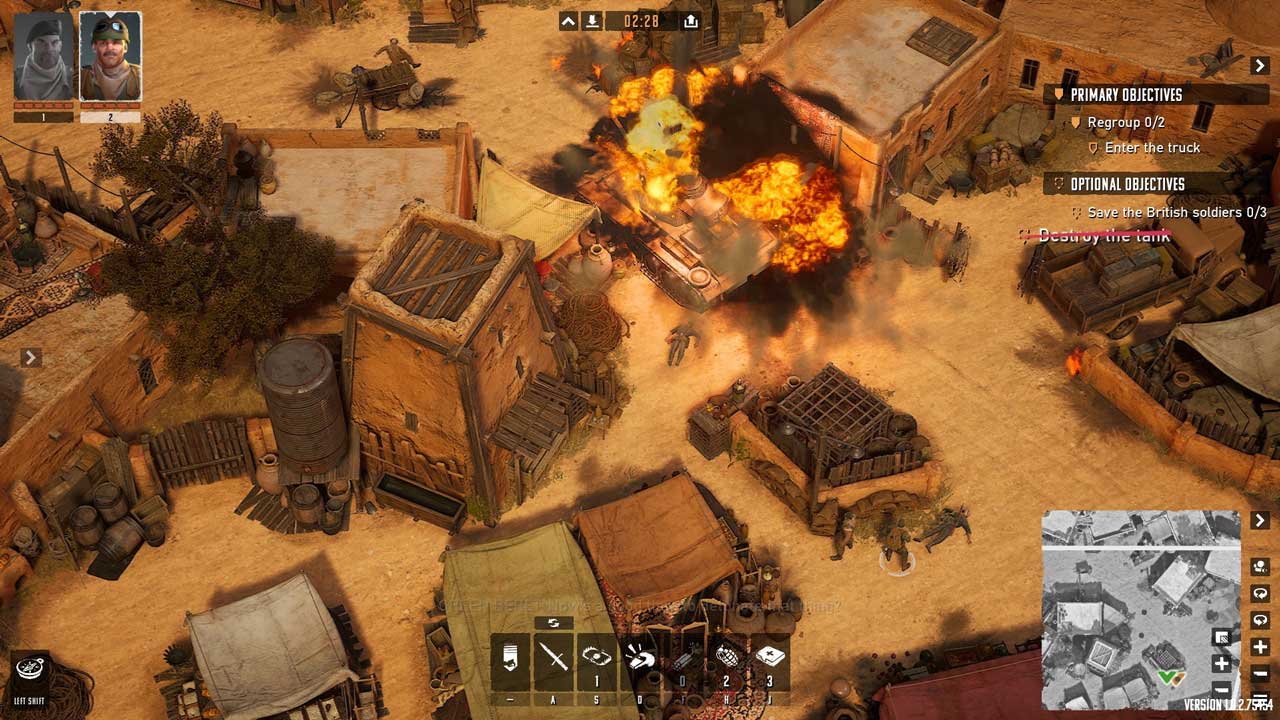Collapse the objectives panel arrow
Viewport: 1280px width, 720px height.
(1260, 66)
